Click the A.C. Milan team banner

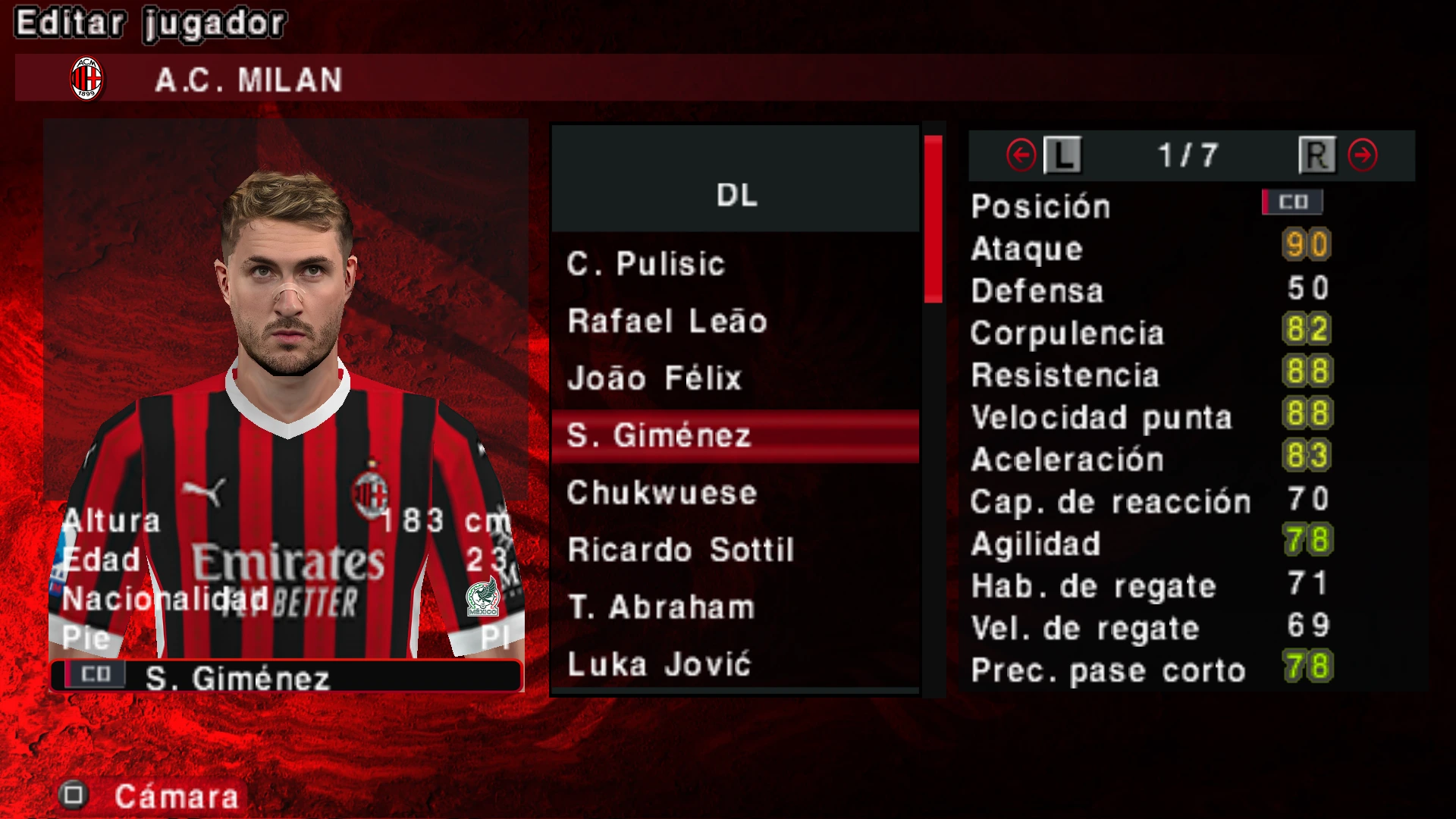pyautogui.click(x=249, y=80)
